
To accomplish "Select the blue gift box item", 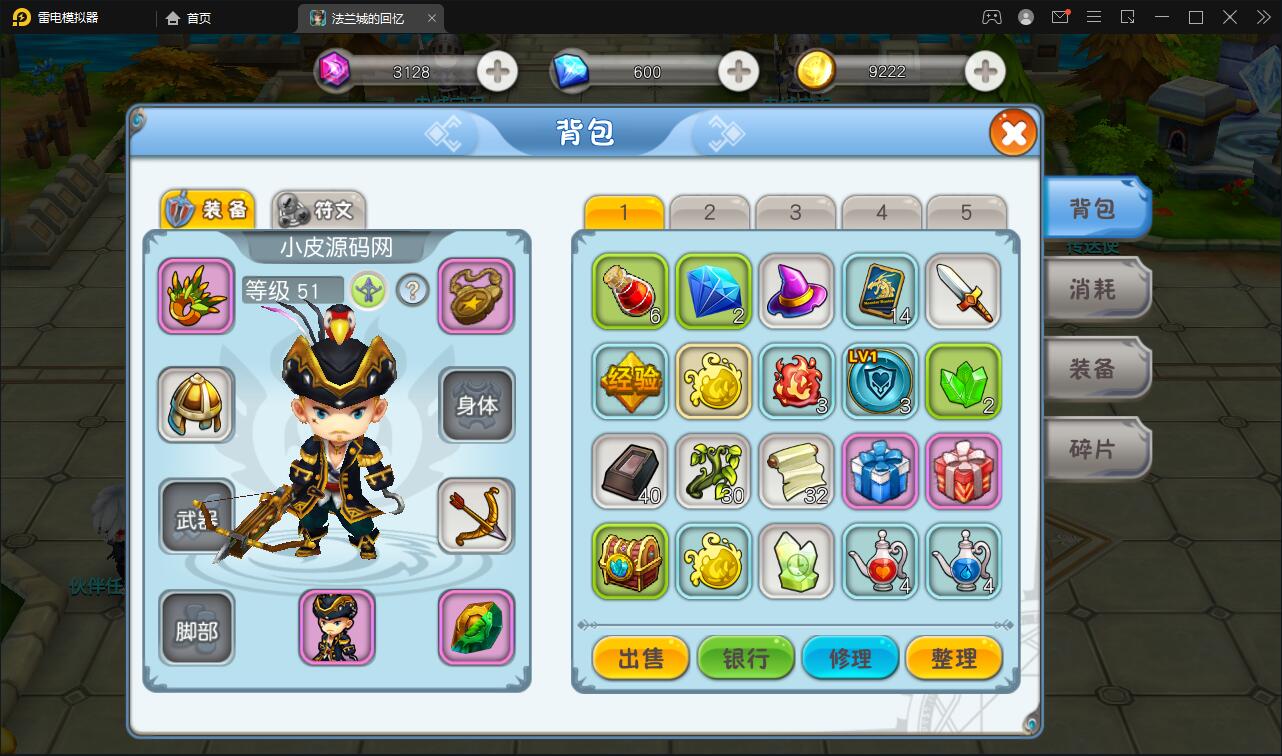I will pos(880,471).
